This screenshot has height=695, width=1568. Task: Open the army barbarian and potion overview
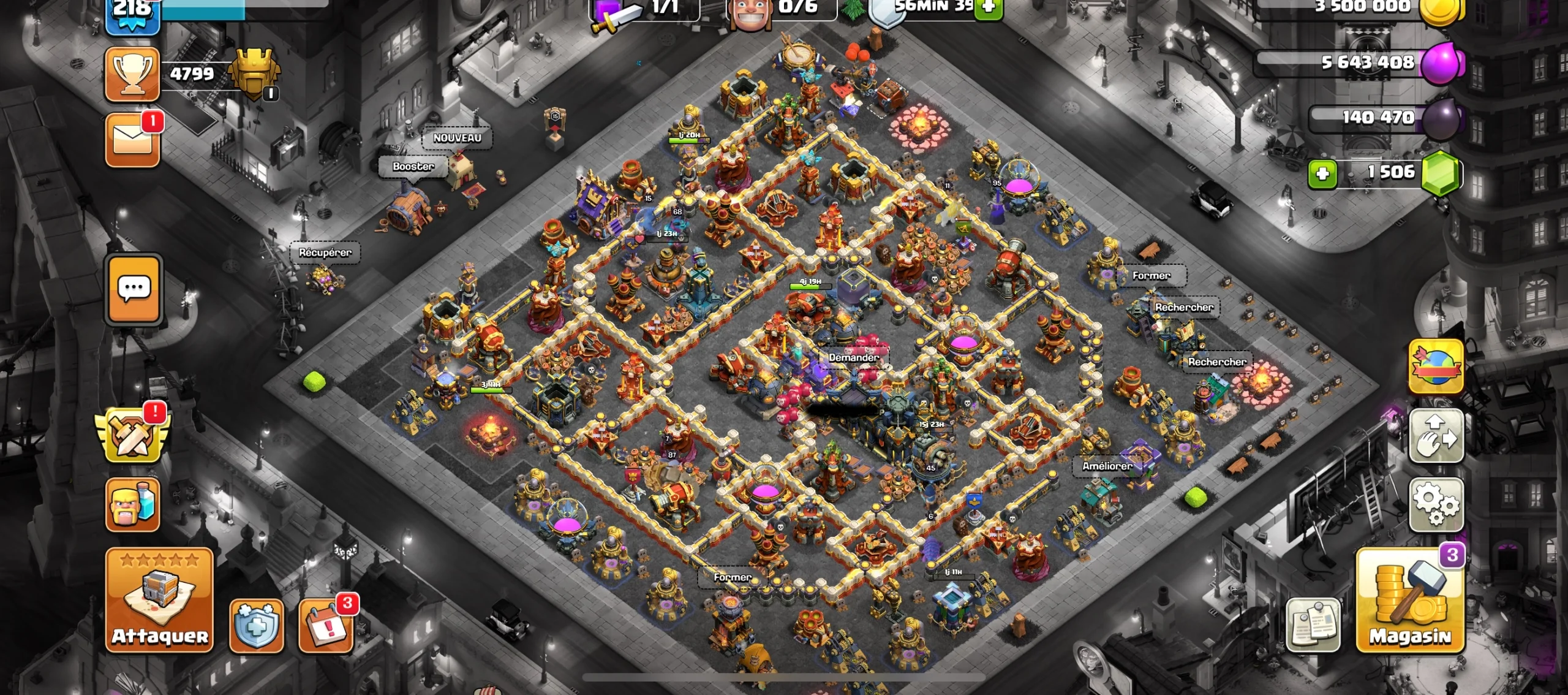point(132,504)
